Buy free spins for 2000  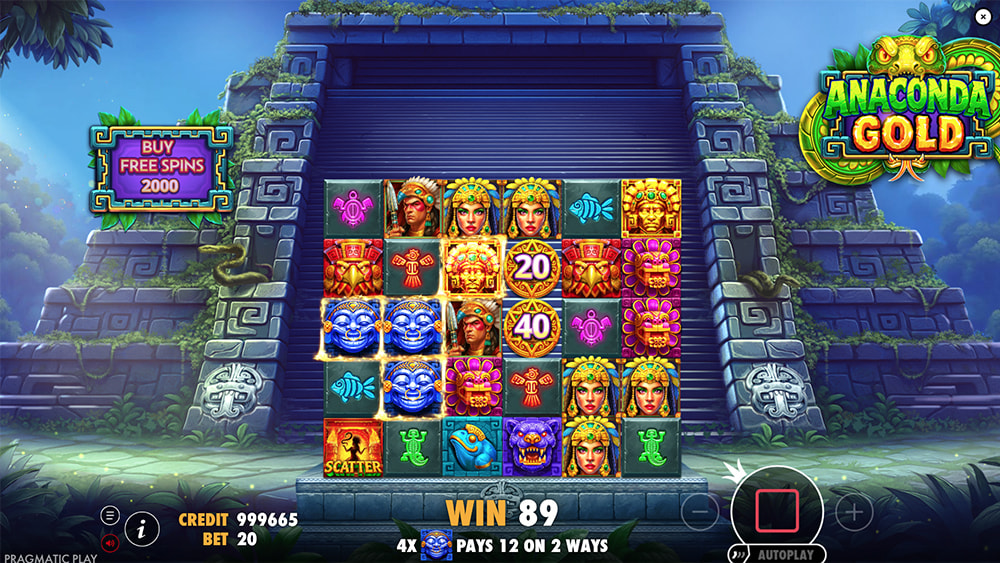click(160, 167)
